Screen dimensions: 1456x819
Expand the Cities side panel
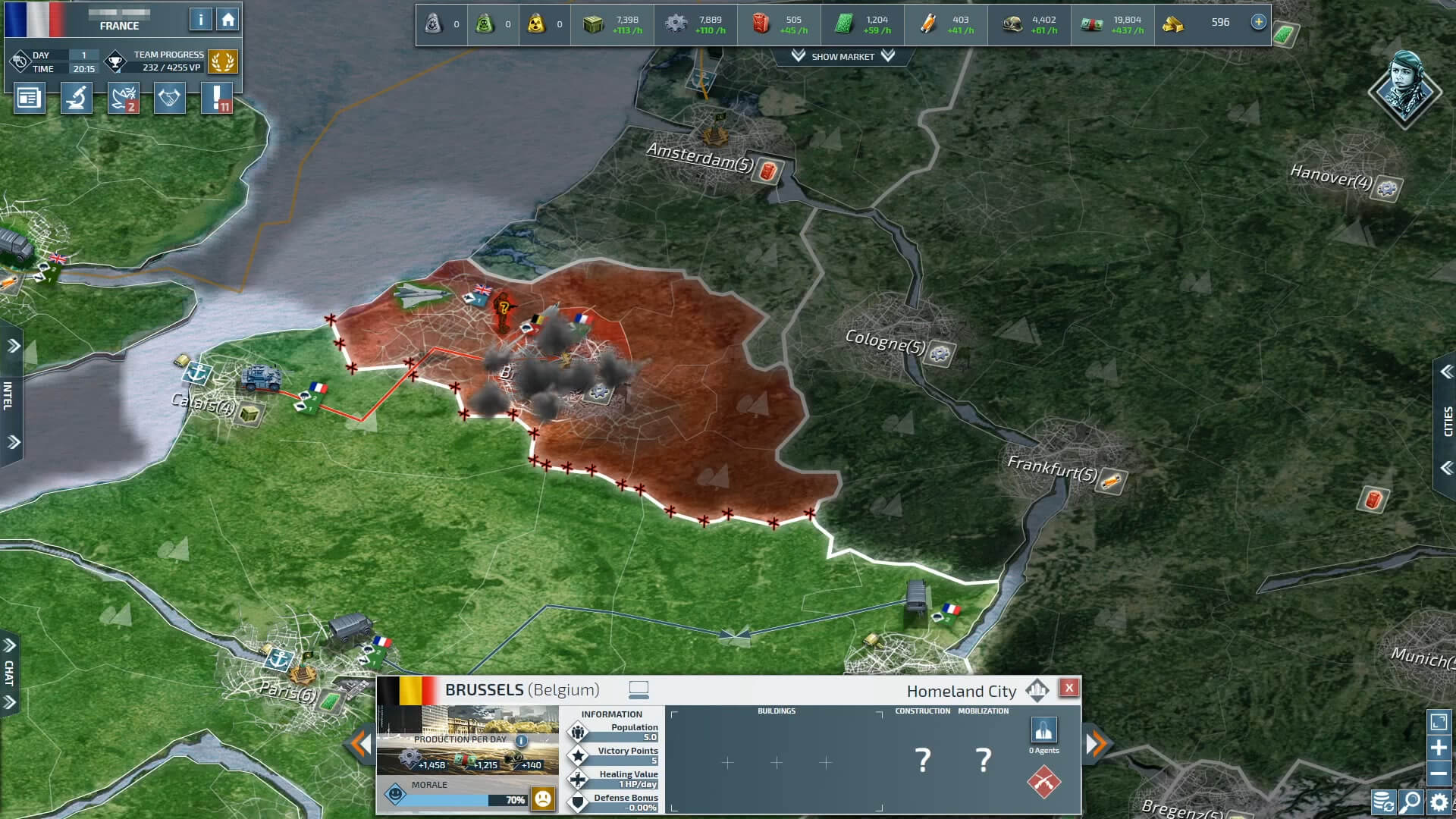pyautogui.click(x=1446, y=421)
